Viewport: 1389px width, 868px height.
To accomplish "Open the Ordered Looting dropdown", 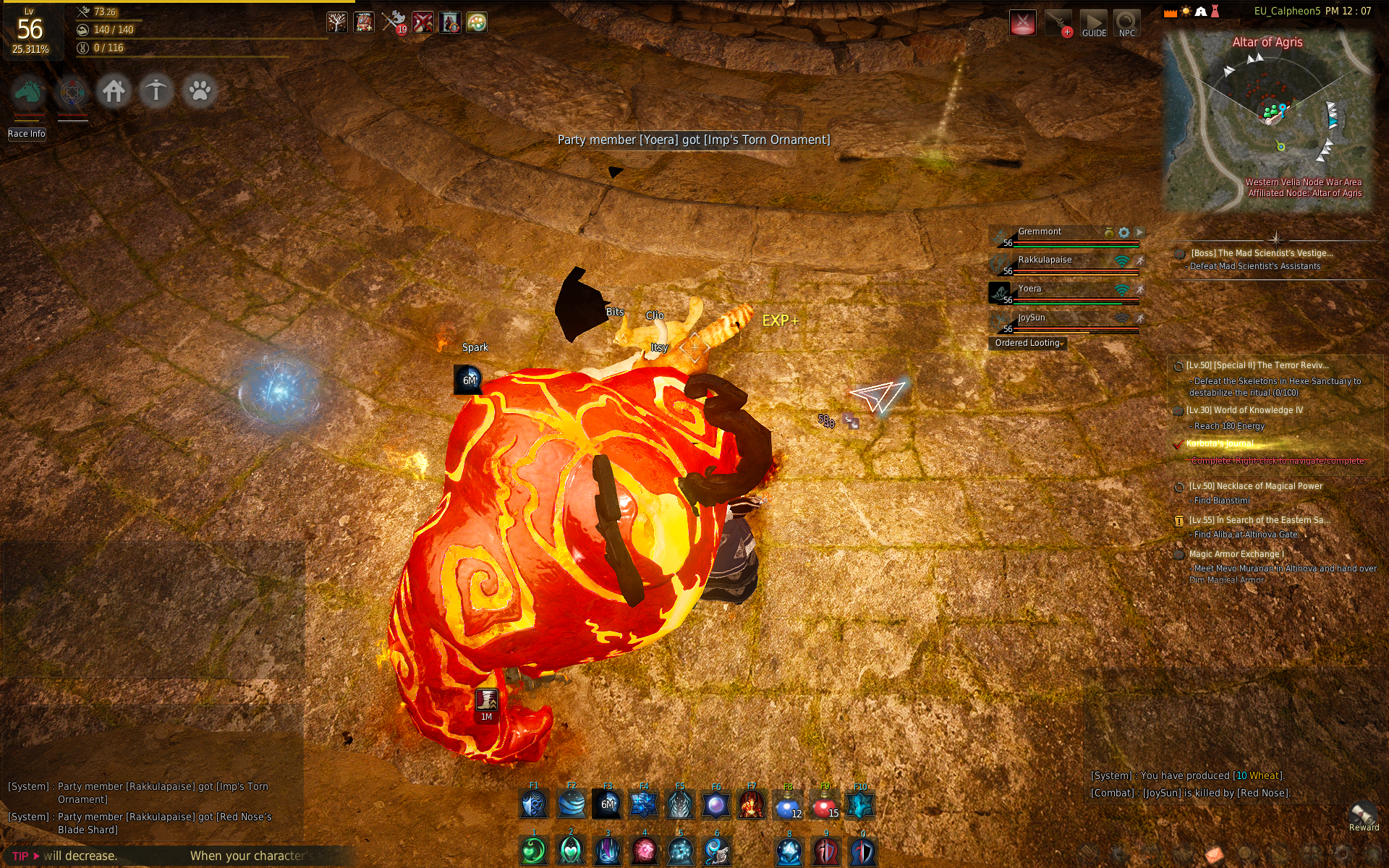I will coord(1028,344).
